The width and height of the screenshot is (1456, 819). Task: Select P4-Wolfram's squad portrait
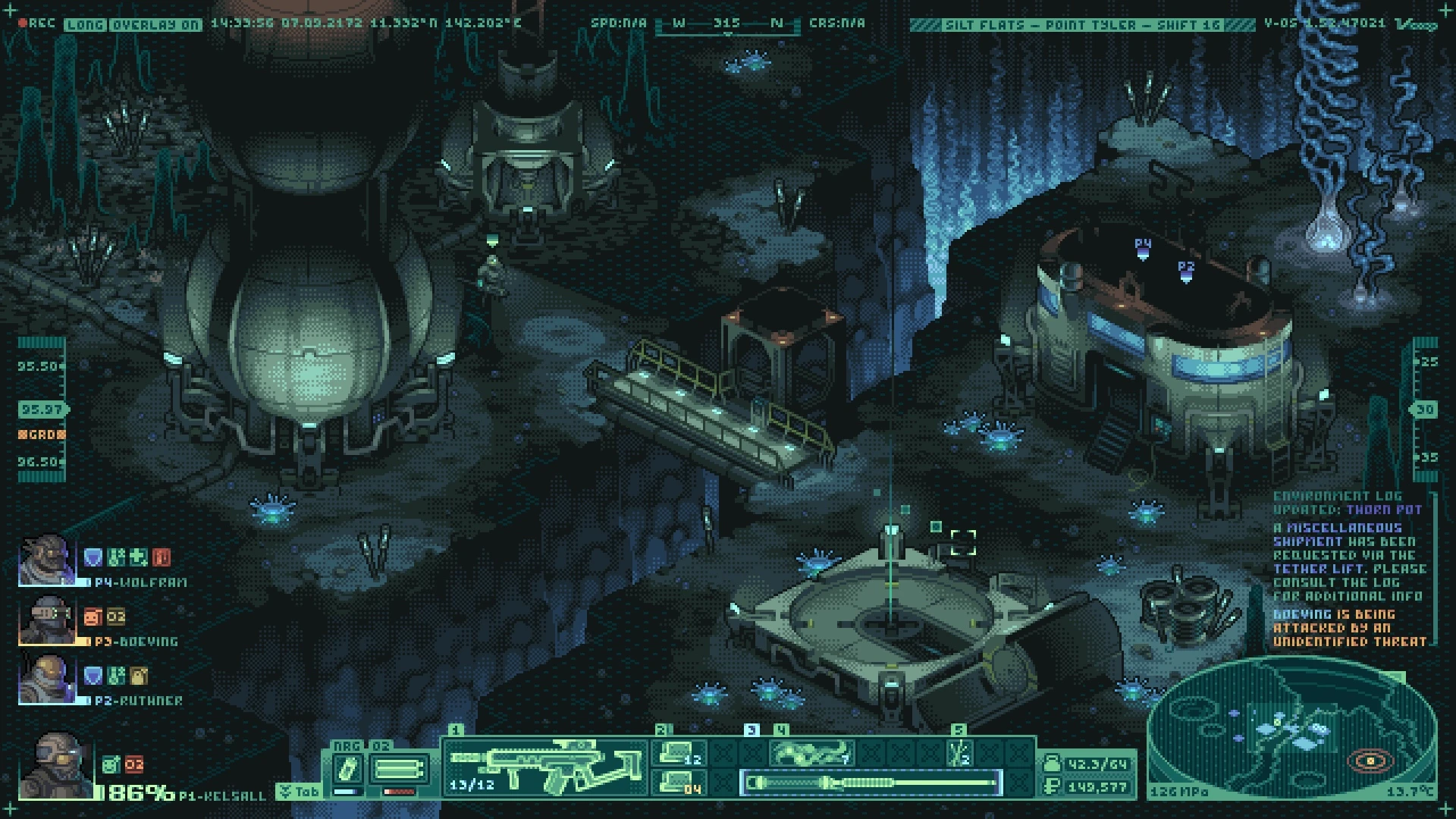pyautogui.click(x=47, y=560)
